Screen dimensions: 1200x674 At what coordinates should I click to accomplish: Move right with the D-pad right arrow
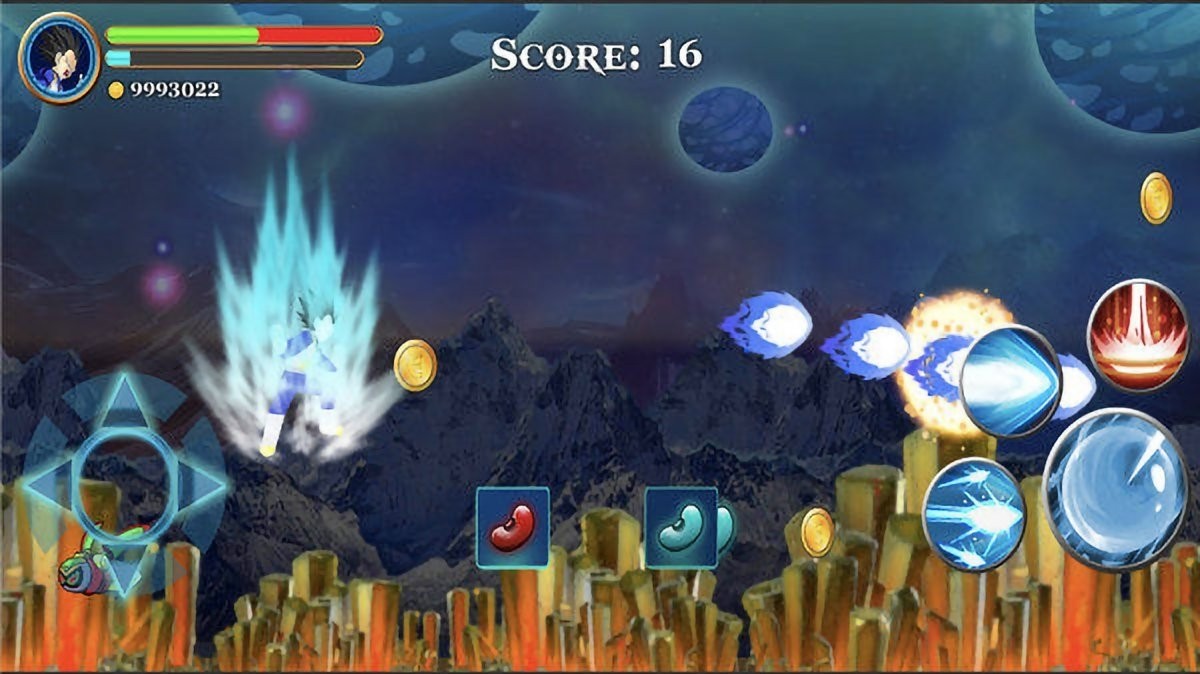204,486
